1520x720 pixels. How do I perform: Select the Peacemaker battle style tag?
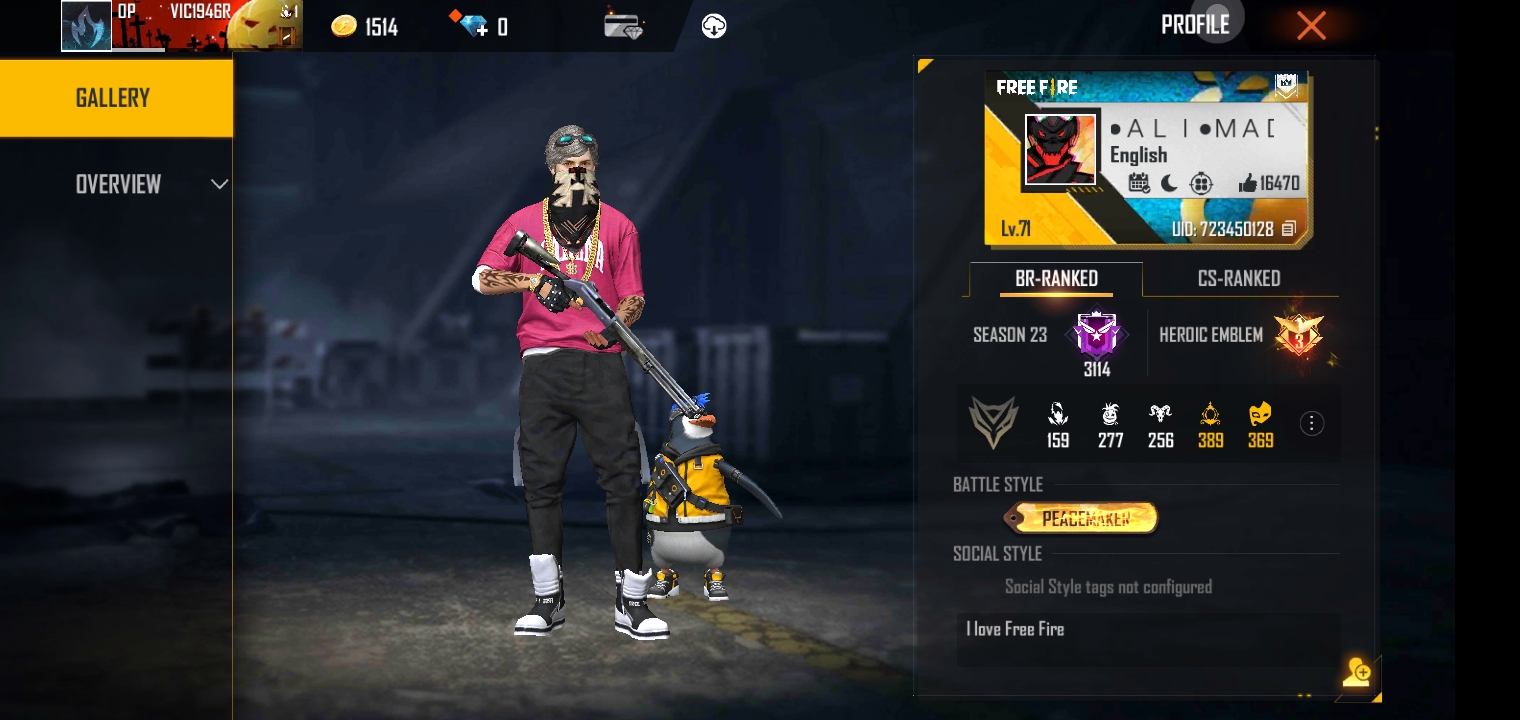[1085, 518]
